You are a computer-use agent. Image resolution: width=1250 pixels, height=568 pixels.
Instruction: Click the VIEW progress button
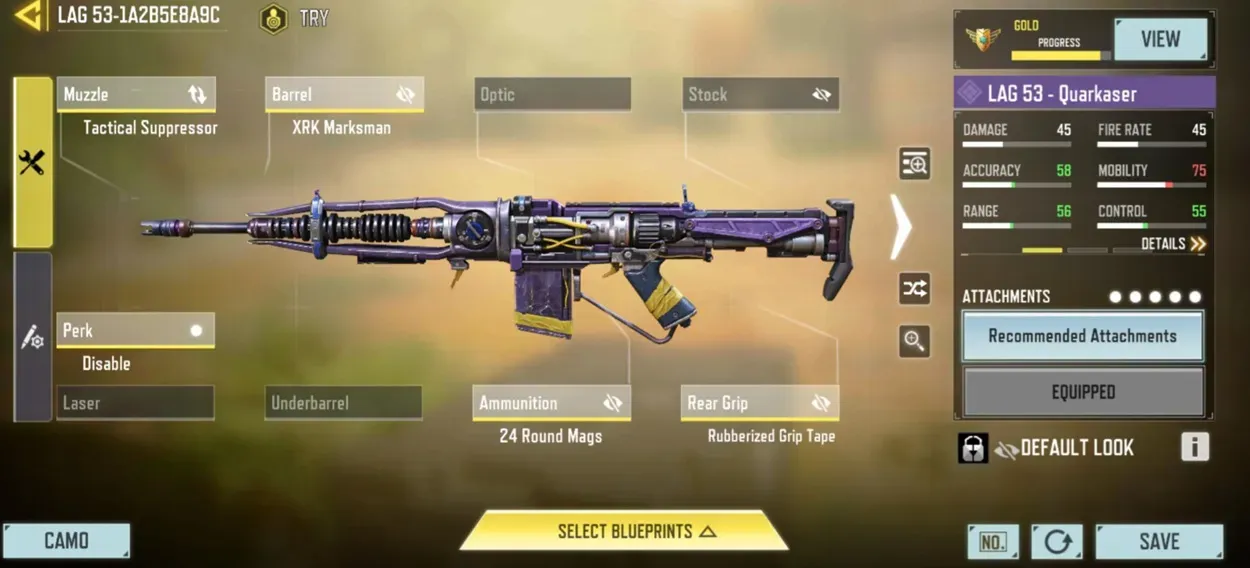(1160, 40)
